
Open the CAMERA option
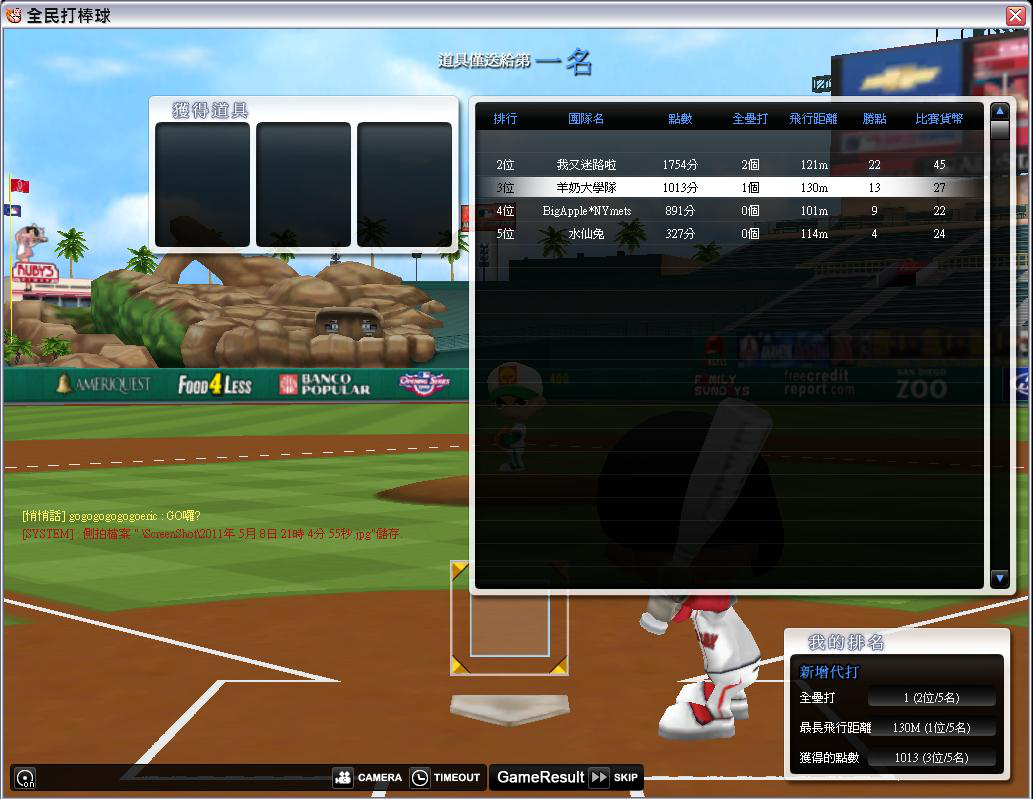tap(368, 777)
